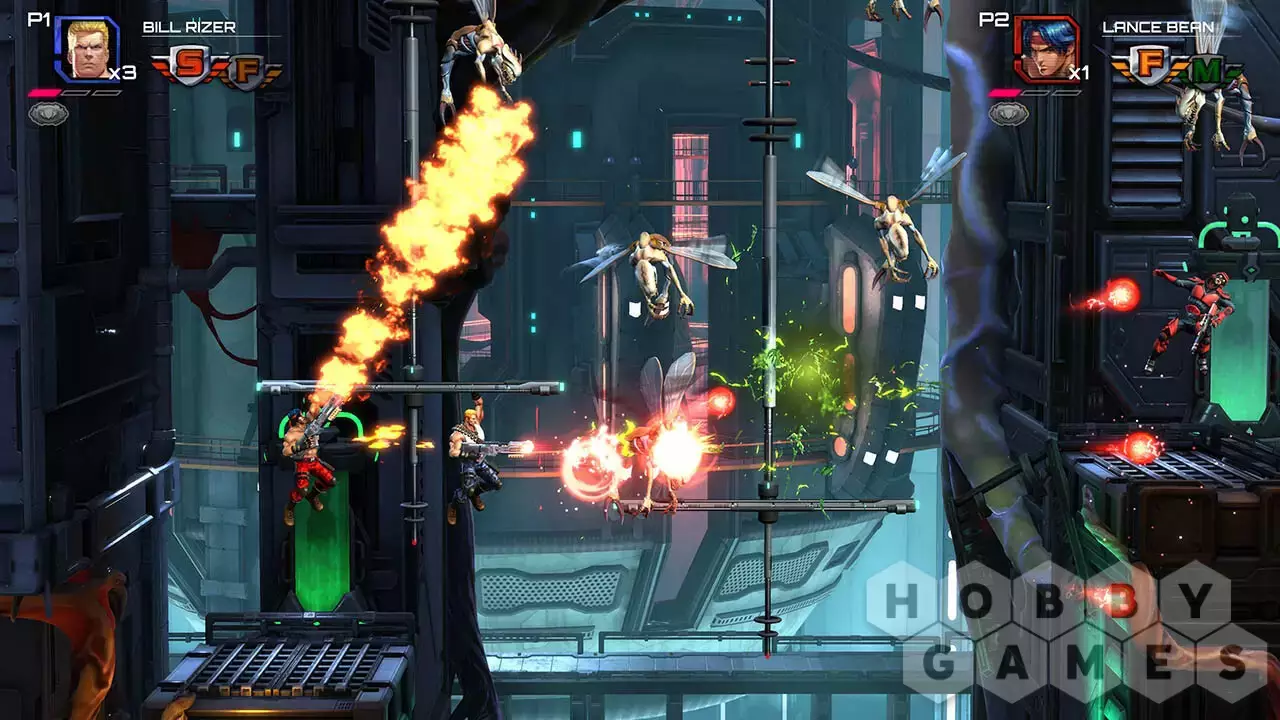Select Lance Bean's M weapon icon
Viewport: 1280px width, 720px height.
point(1206,70)
